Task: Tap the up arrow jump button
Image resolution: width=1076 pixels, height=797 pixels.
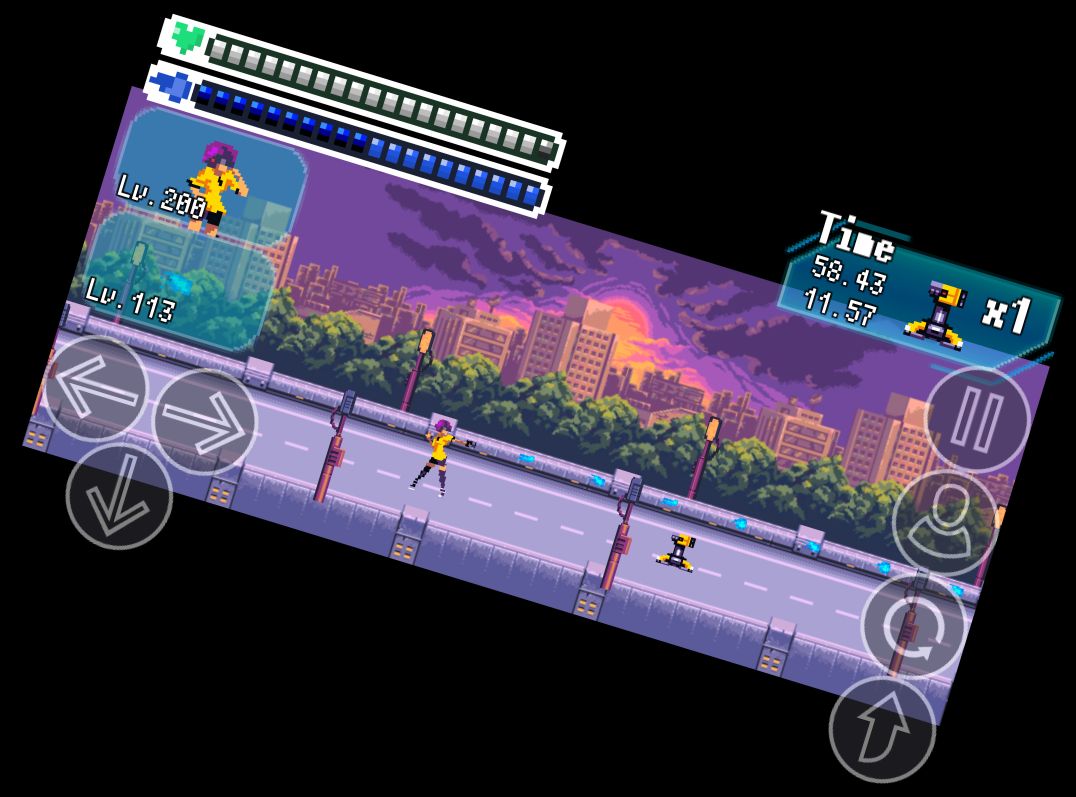Action: 882,729
